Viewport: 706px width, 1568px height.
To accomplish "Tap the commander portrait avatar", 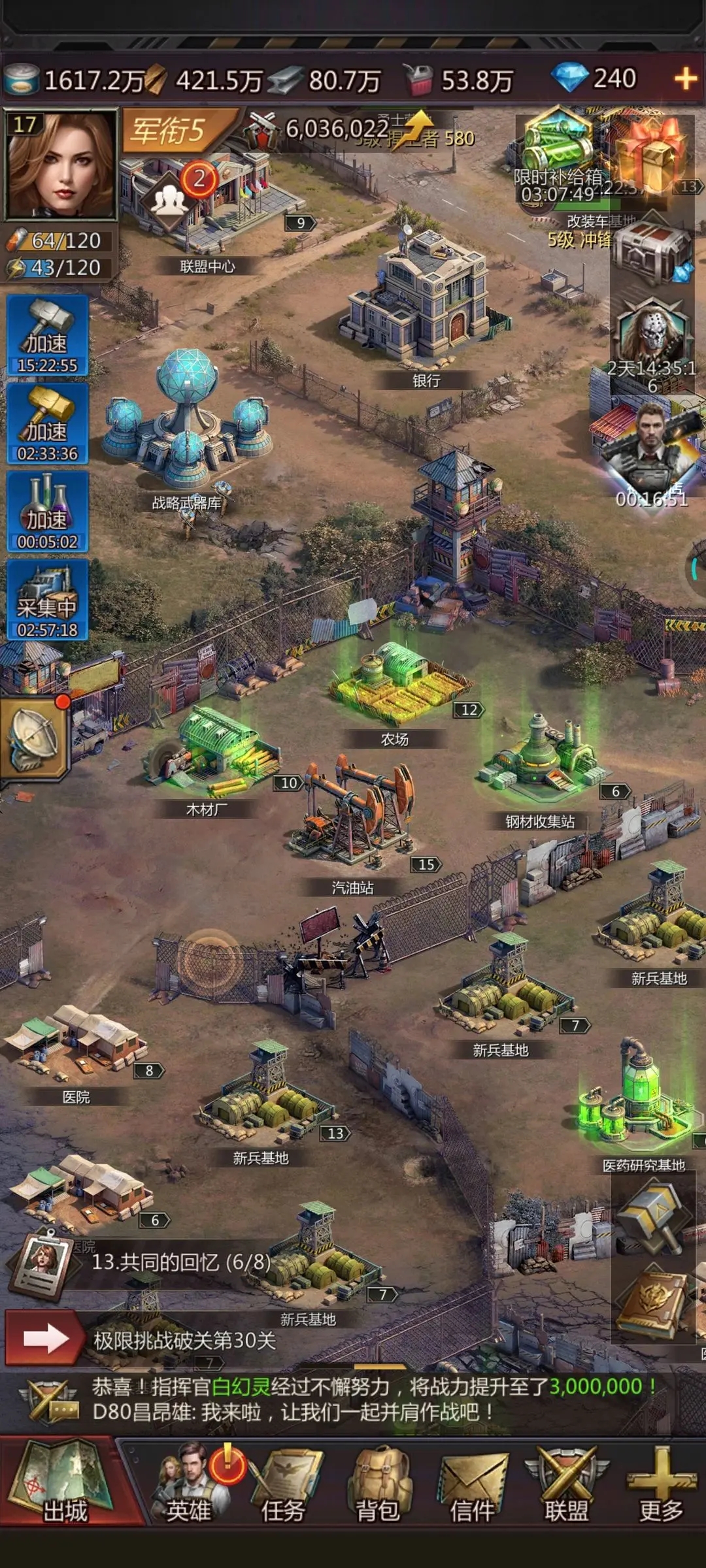I will point(60,165).
